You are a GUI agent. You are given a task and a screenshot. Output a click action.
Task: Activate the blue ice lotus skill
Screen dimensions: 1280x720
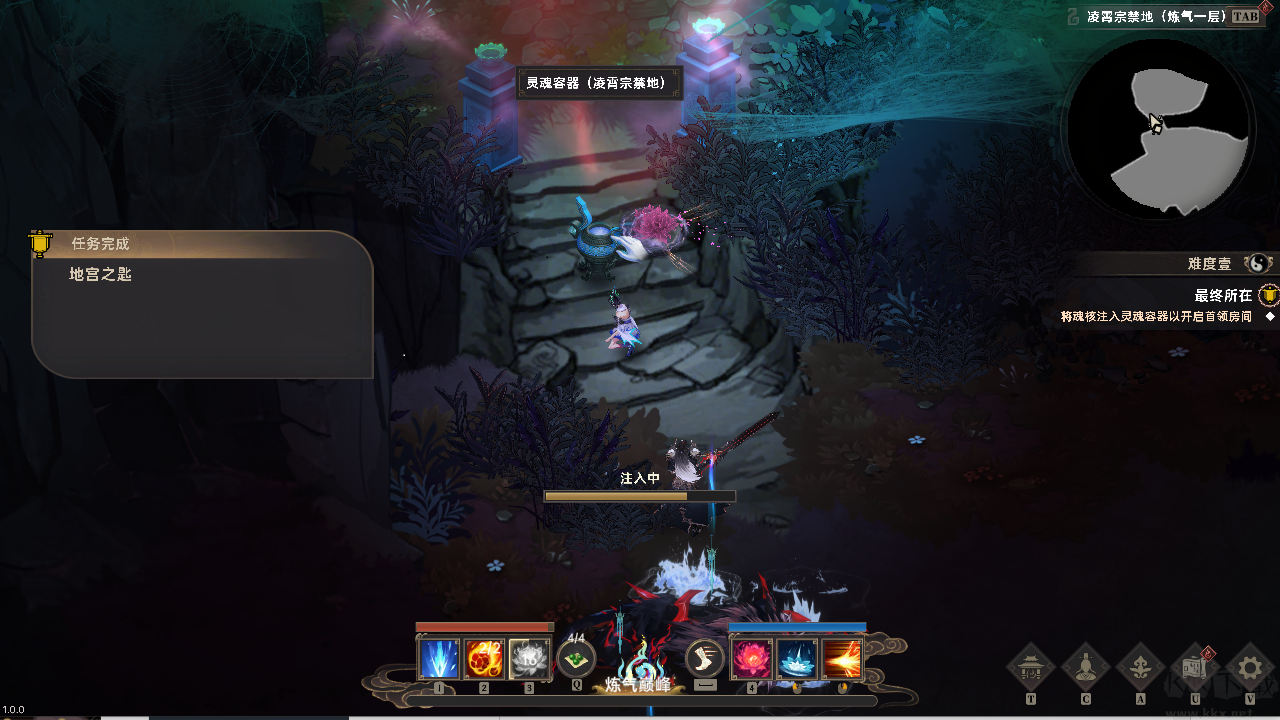(797, 660)
